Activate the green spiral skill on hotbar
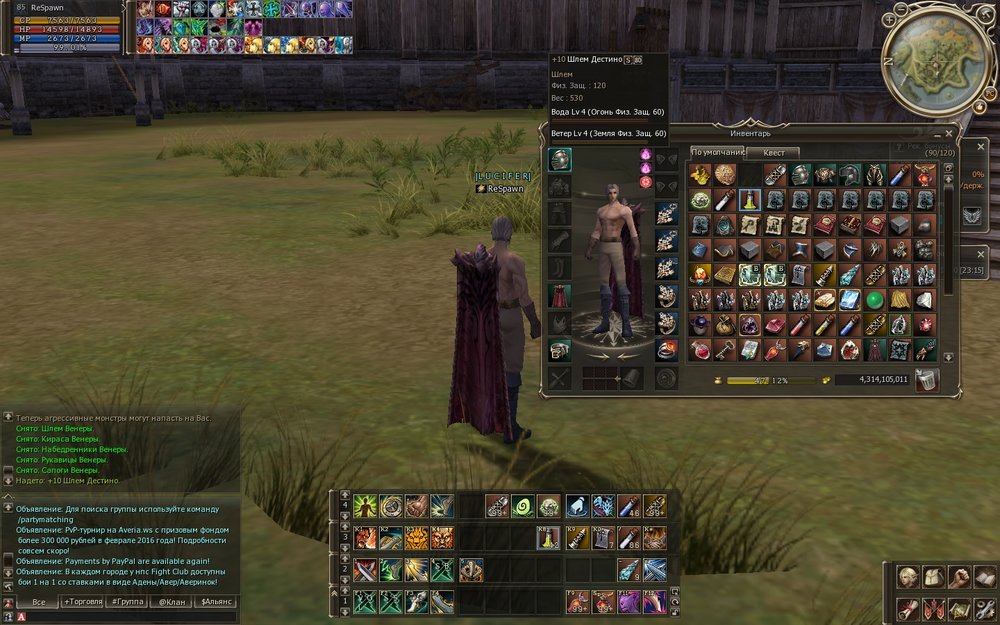This screenshot has height=625, width=1000. pos(522,506)
